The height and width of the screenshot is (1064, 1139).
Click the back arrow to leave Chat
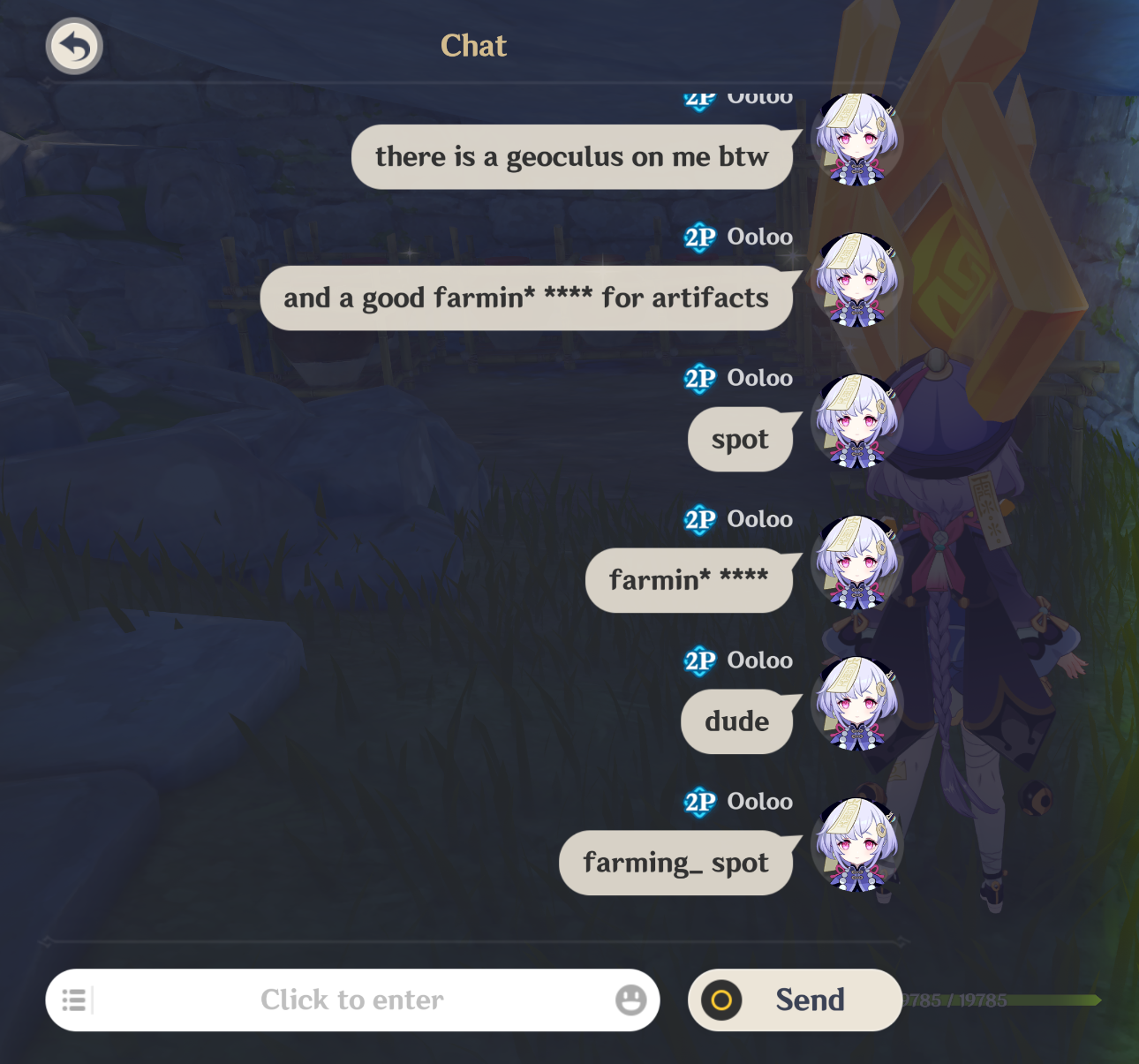click(74, 46)
